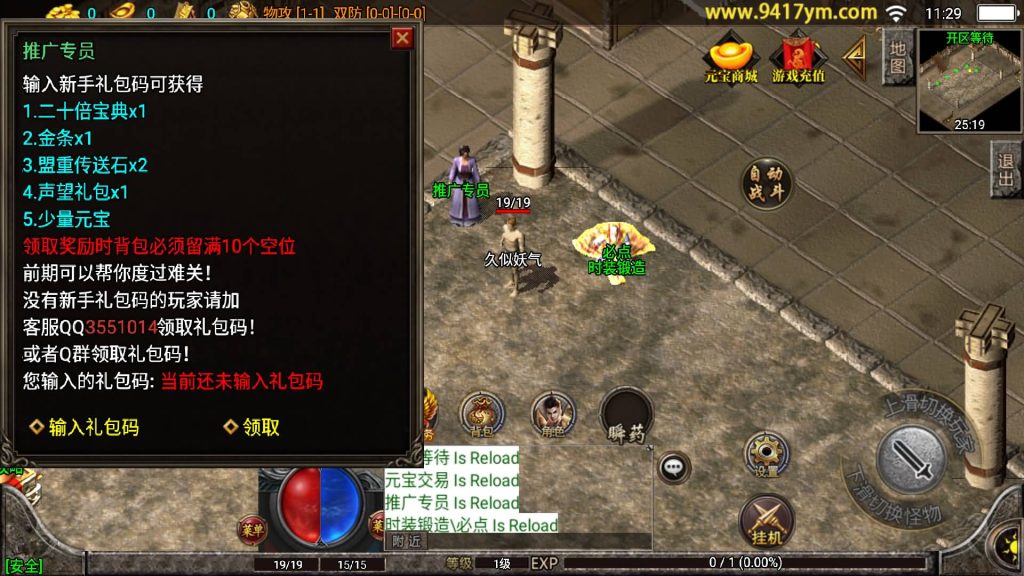The height and width of the screenshot is (576, 1024).
Task: Activate the 挂机 idle mode button
Action: click(766, 520)
